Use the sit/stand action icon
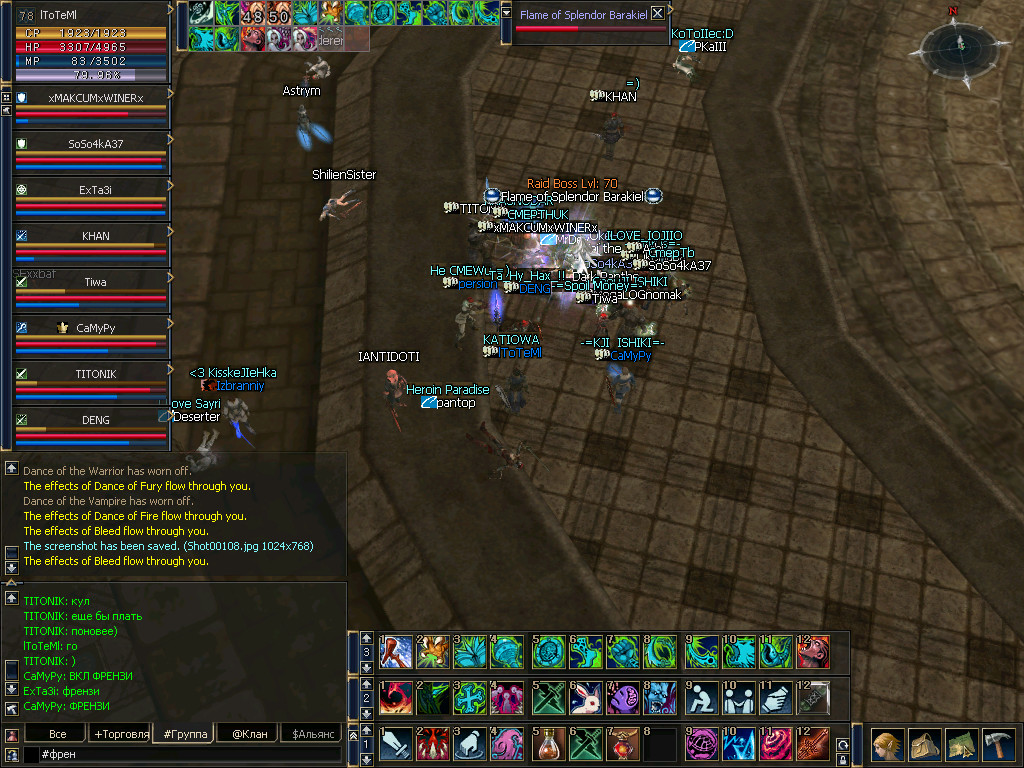 pyautogui.click(x=698, y=697)
